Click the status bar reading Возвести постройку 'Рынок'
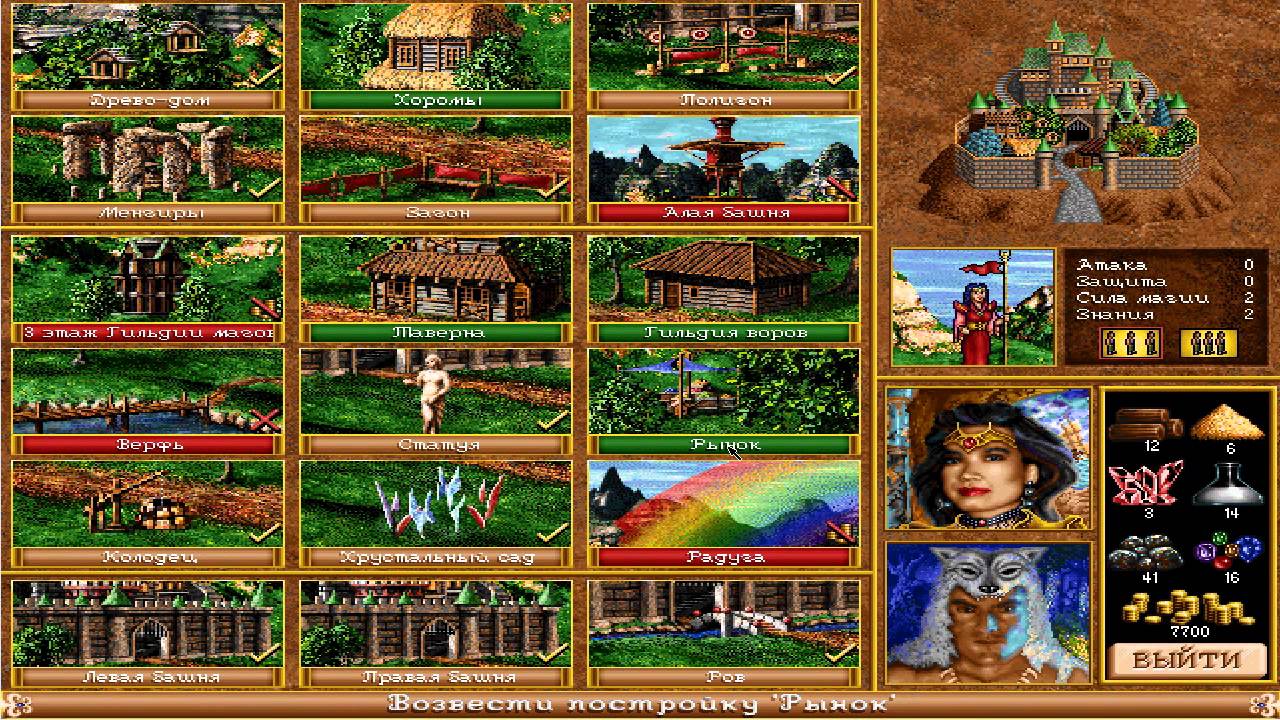The image size is (1280, 720). click(x=640, y=703)
